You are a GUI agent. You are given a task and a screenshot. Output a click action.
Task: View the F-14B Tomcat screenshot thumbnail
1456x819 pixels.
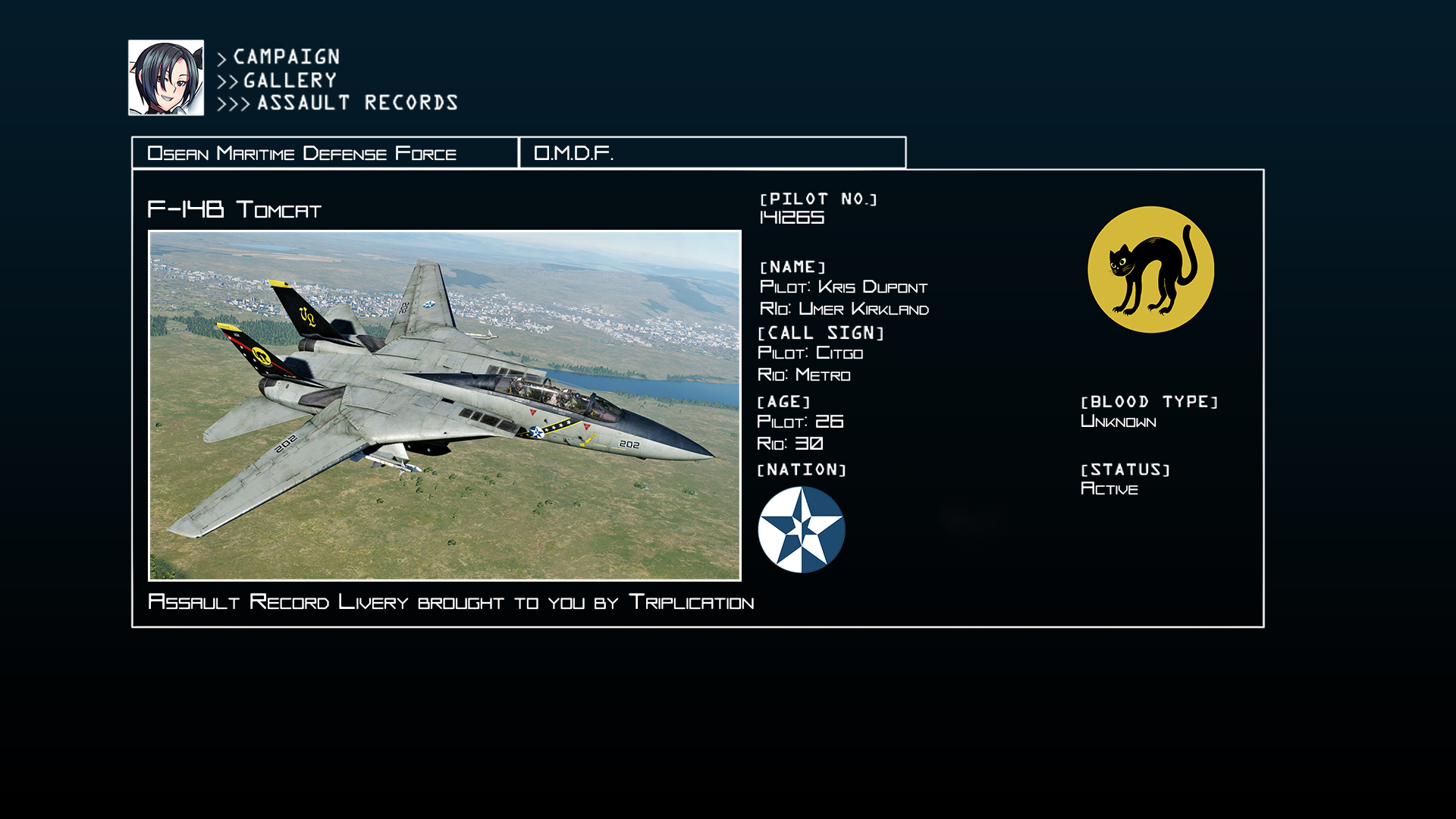coord(444,406)
